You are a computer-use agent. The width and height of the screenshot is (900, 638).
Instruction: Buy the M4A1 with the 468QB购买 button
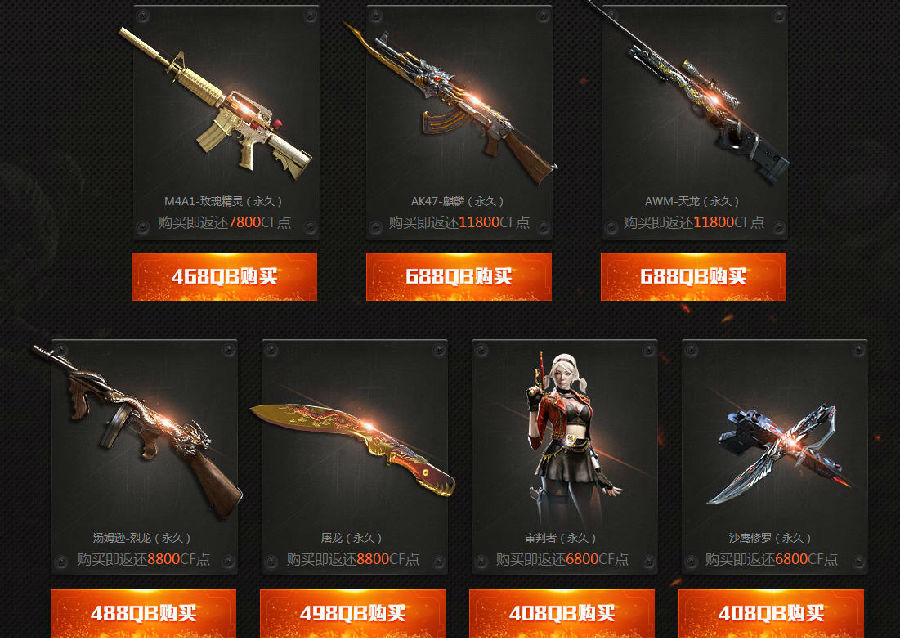click(x=224, y=277)
